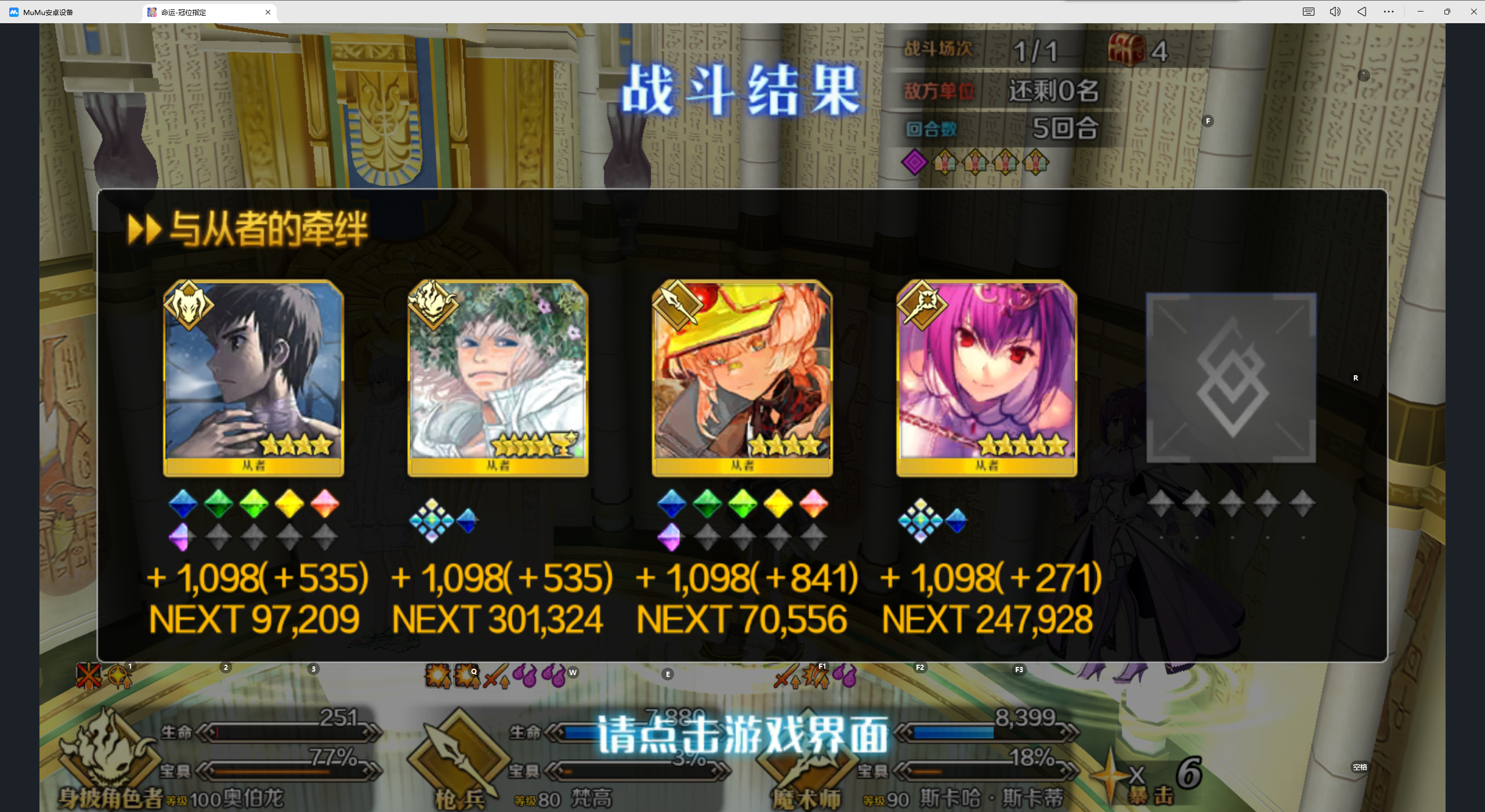Click the Foreigner class icon on Van Gogh's portrait
This screenshot has height=812, width=1485.
pos(432,304)
